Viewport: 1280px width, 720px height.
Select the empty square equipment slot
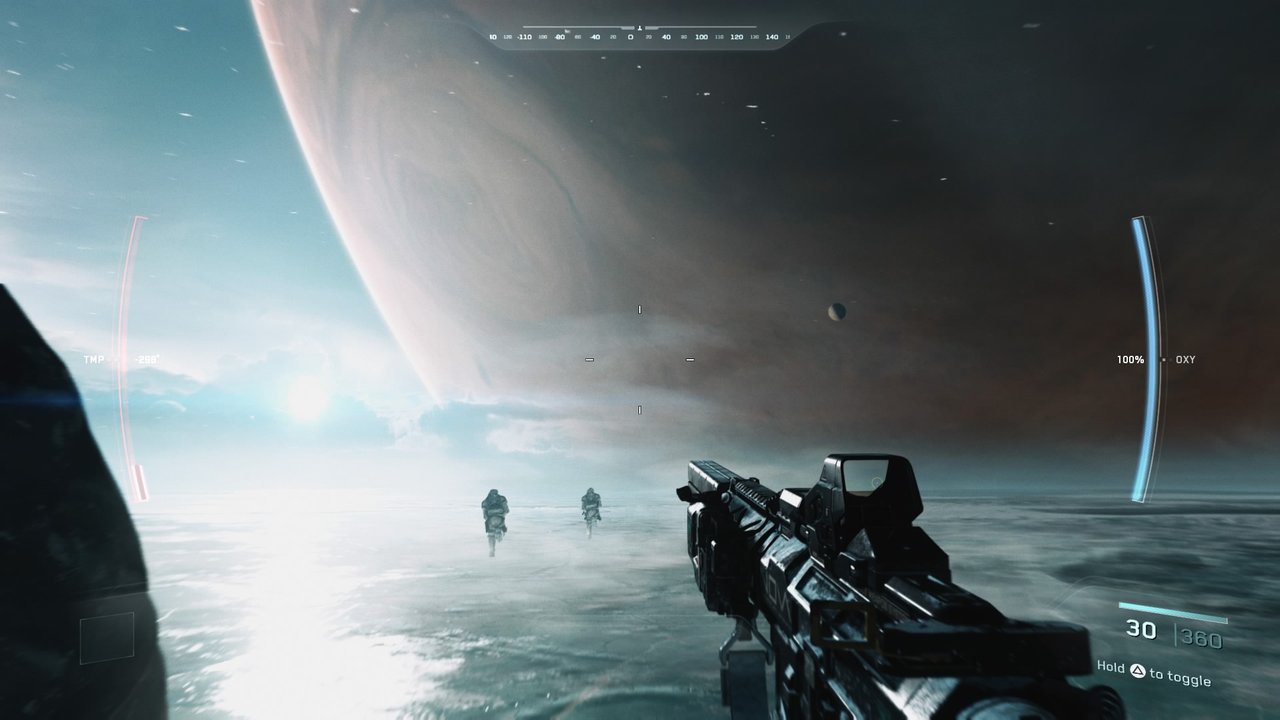click(x=107, y=638)
